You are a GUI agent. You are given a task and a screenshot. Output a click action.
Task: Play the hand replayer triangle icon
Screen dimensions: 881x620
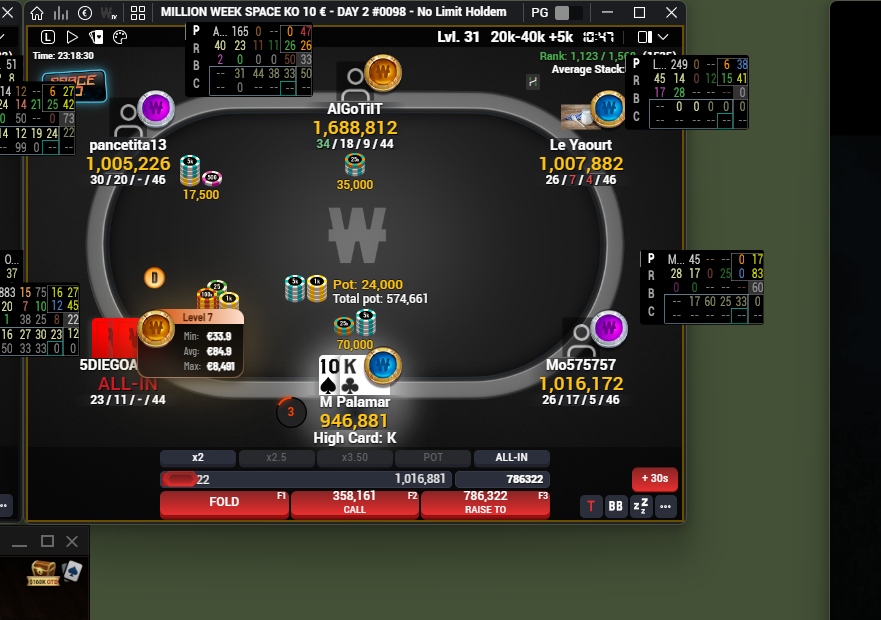[72, 37]
